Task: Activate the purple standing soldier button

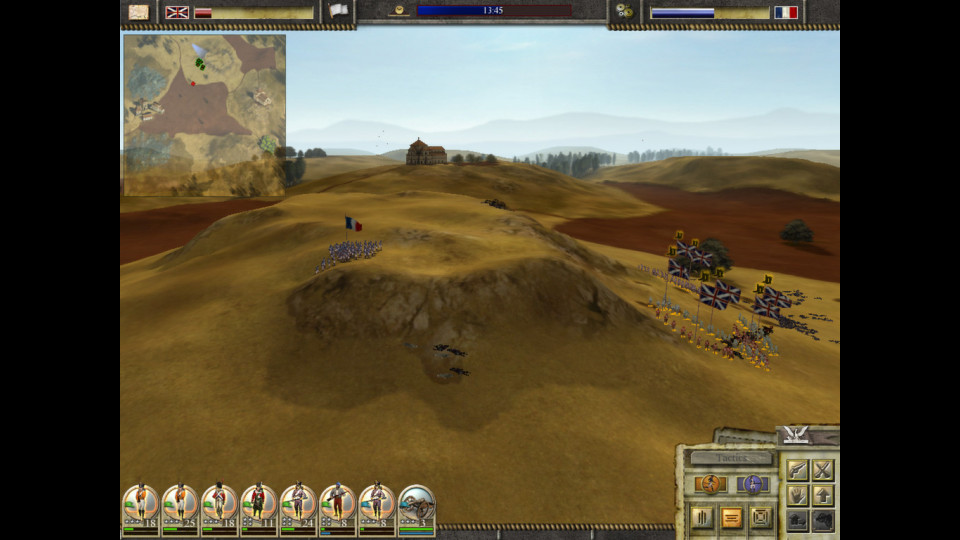Action: (x=754, y=485)
